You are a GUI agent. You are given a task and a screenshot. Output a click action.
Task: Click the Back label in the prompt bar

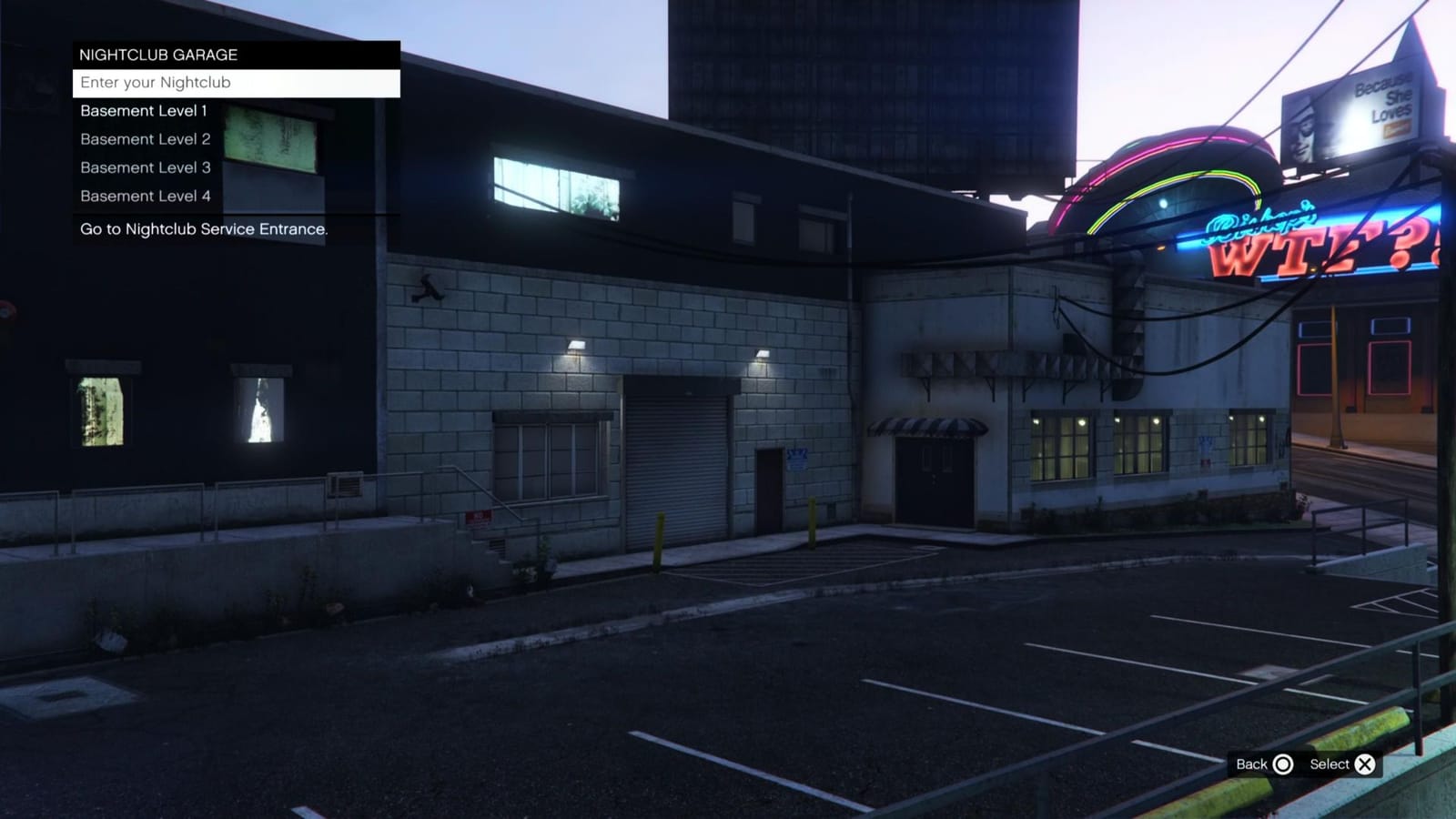tap(1254, 764)
